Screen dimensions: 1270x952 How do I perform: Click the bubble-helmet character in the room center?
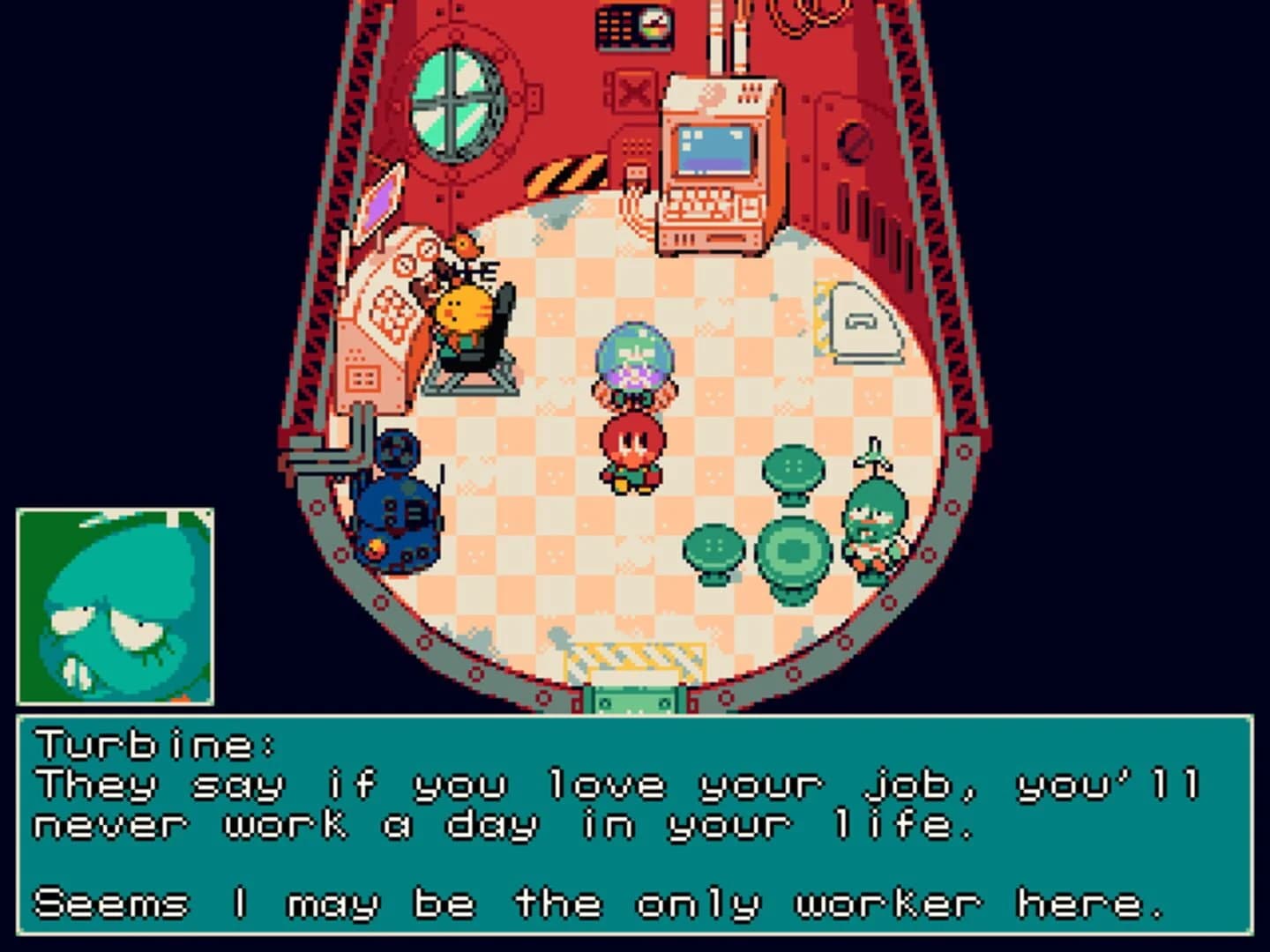click(x=635, y=361)
